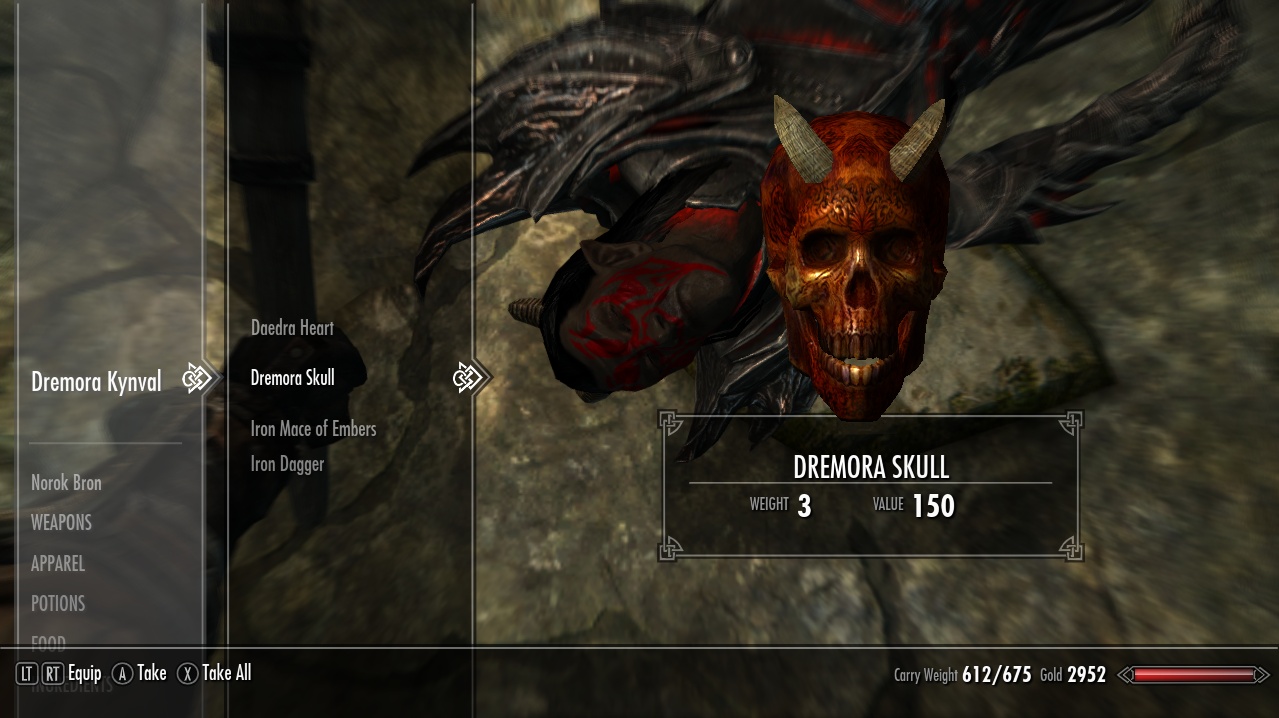
Task: Choose the Potions category
Action: pos(58,604)
